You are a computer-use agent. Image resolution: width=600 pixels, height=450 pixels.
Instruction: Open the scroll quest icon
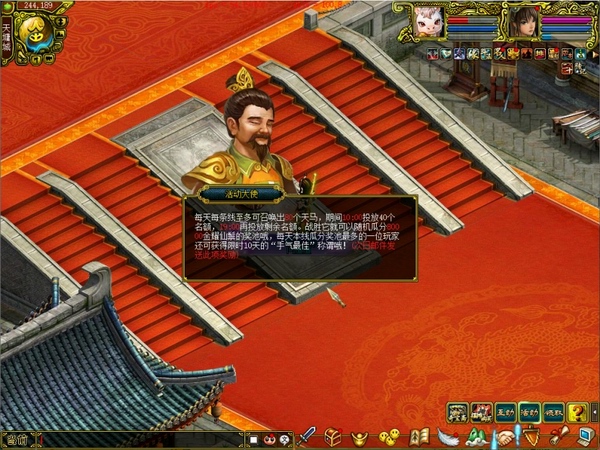[x=558, y=436]
